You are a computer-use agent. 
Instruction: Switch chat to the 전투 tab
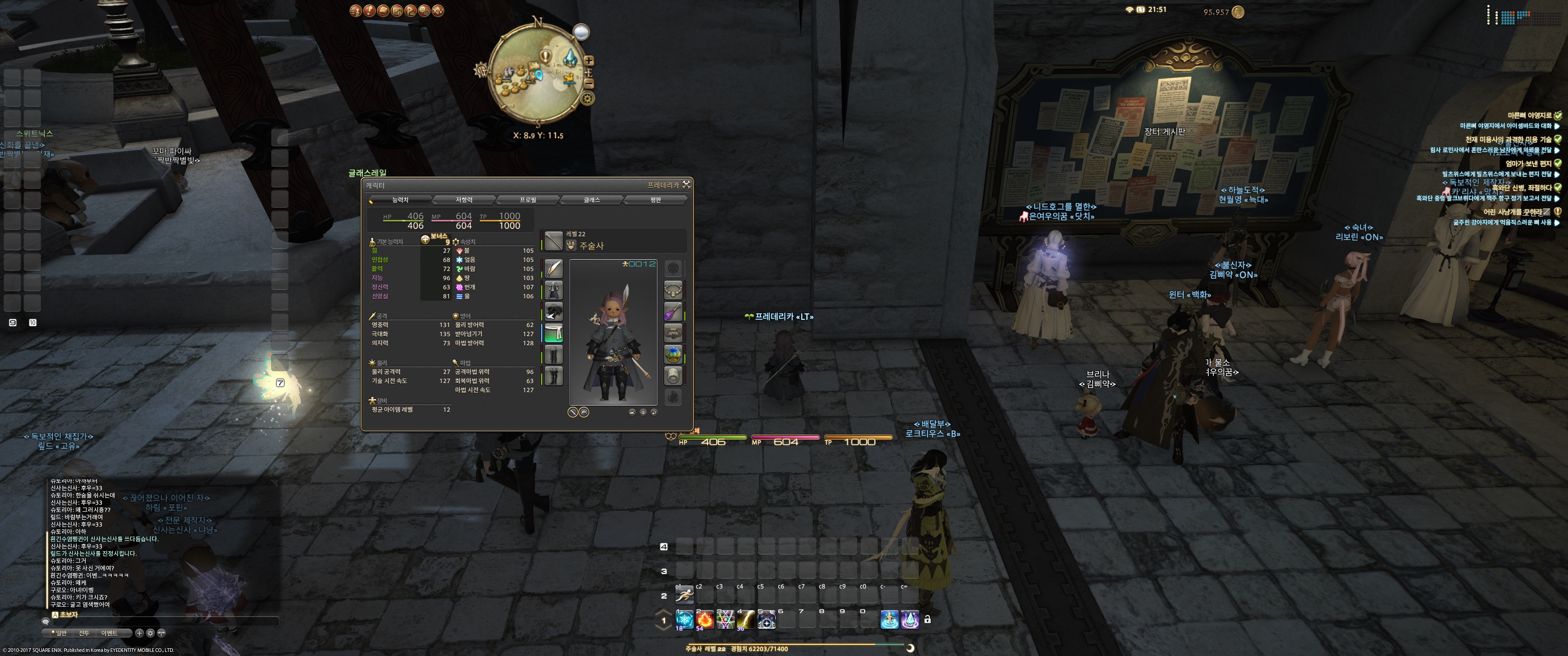point(84,633)
